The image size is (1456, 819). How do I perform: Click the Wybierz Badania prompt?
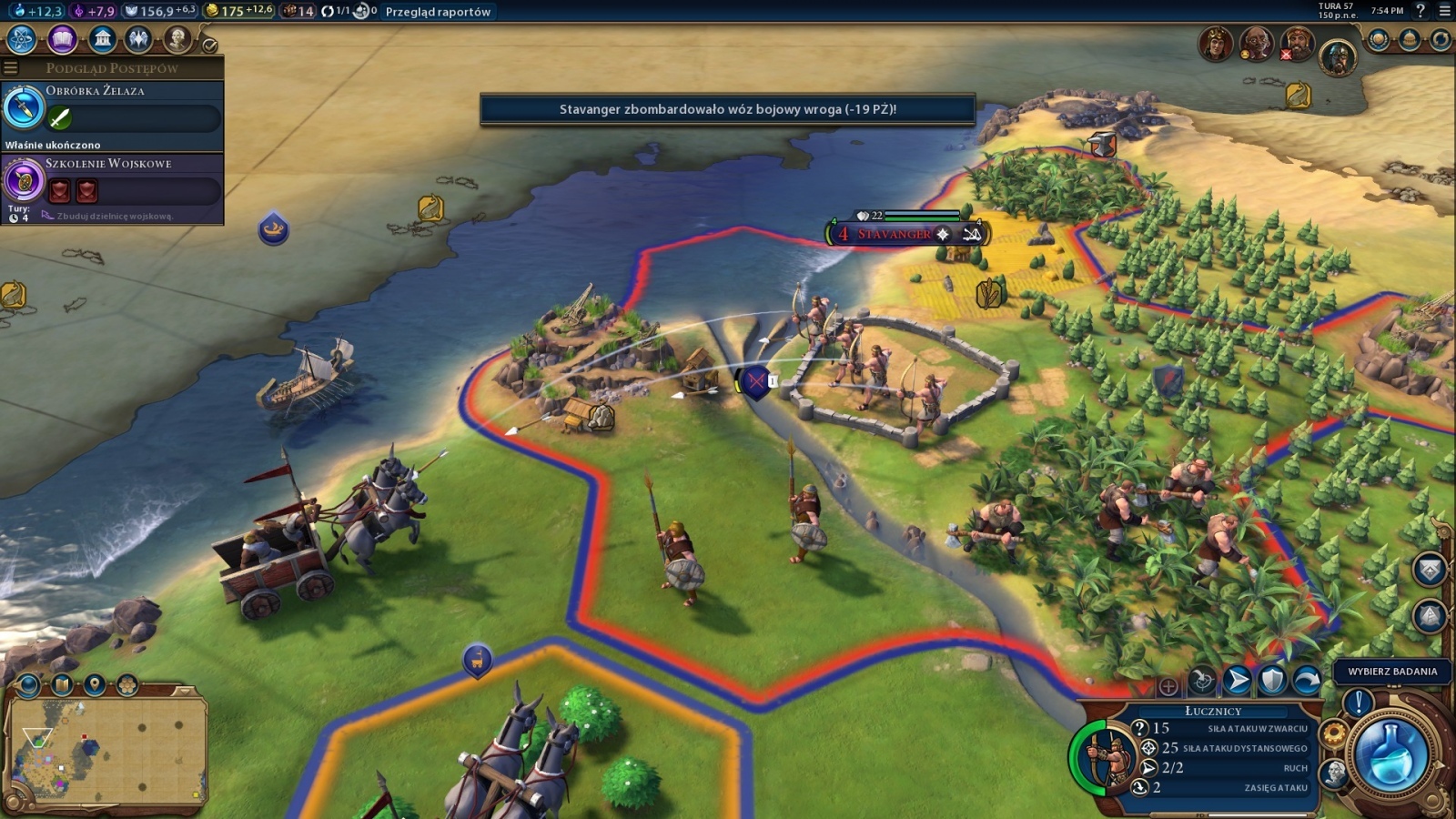[x=1392, y=672]
